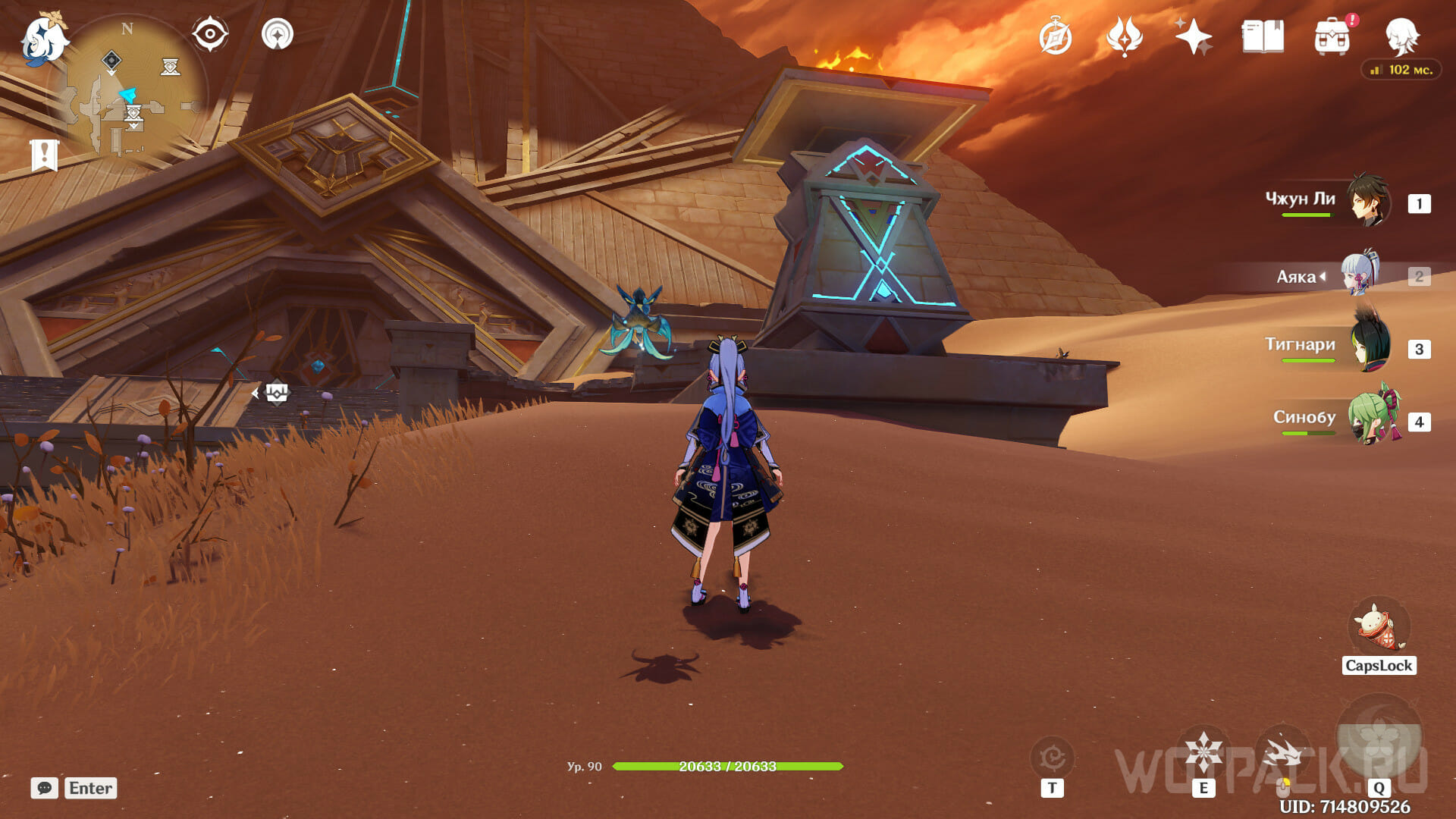The height and width of the screenshot is (819, 1456).
Task: Open the wish star icon
Action: click(1193, 36)
